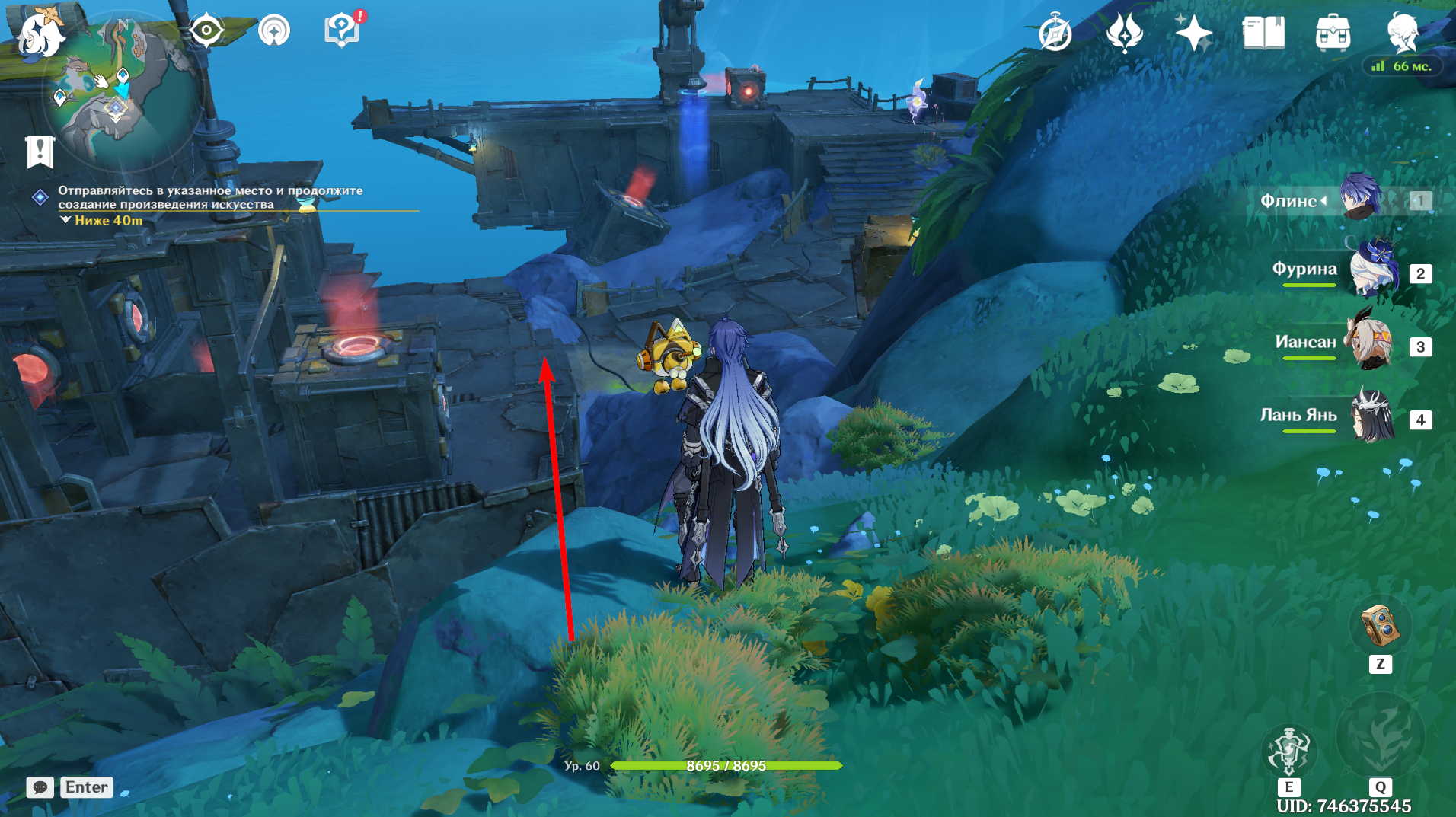The image size is (1456, 817).
Task: Use the camera gadget
Action: pyautogui.click(x=1379, y=626)
